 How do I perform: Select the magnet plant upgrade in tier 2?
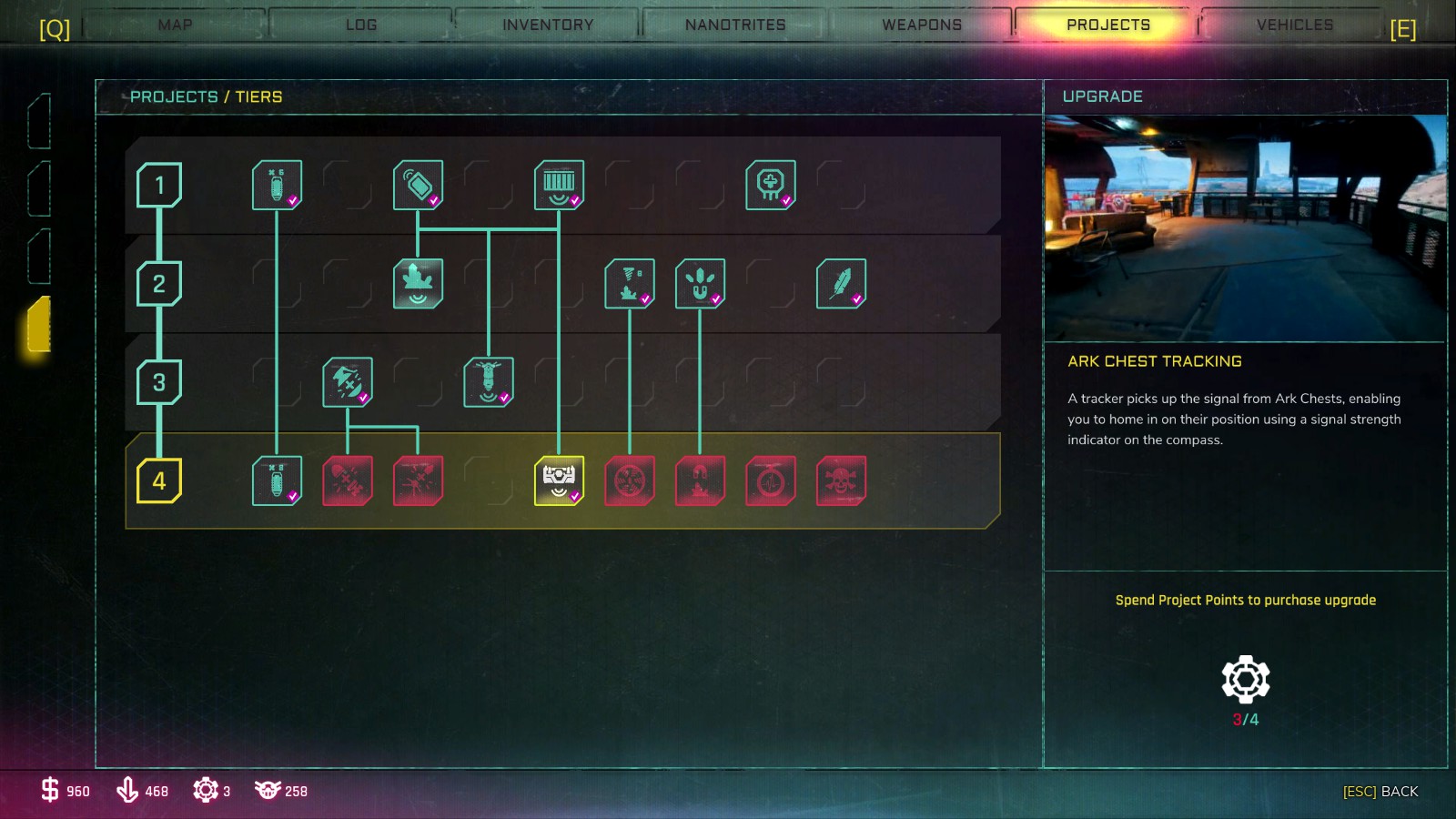[700, 283]
